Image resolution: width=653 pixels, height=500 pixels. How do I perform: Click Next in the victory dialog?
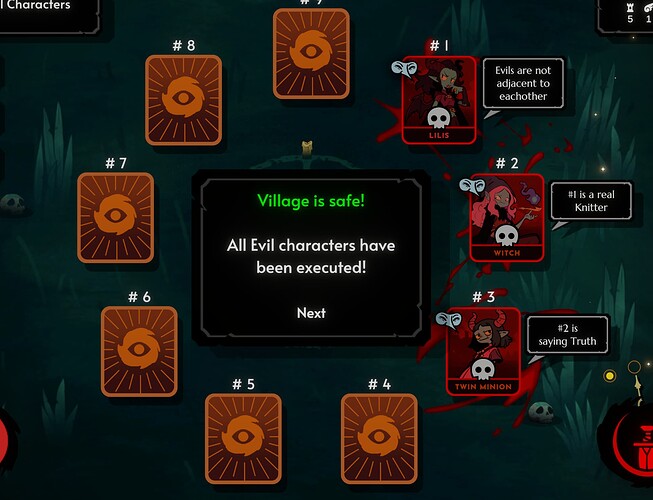point(311,313)
